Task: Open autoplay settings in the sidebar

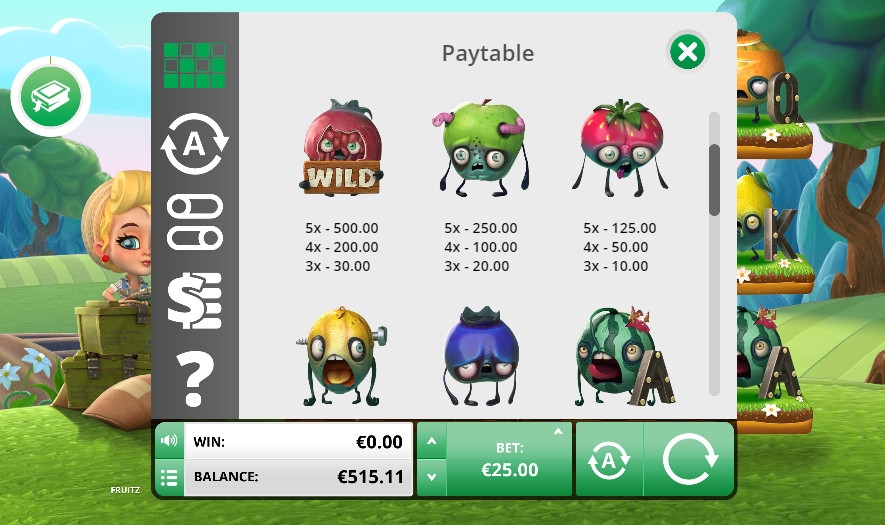Action: click(194, 145)
